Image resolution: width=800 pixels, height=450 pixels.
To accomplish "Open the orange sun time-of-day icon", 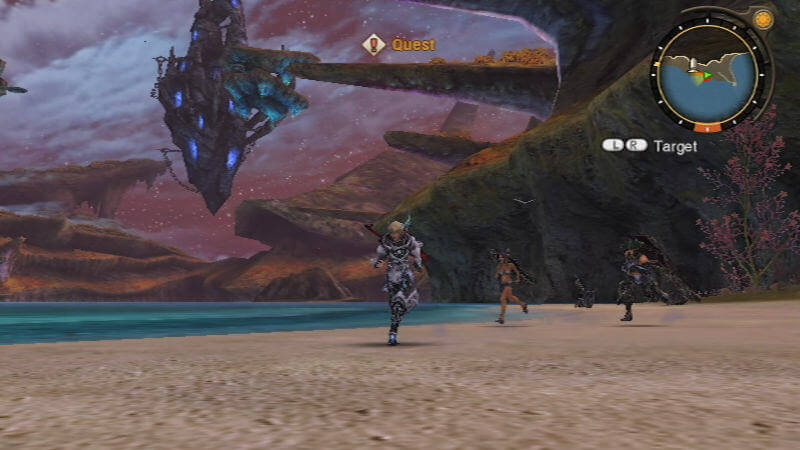I will pyautogui.click(x=763, y=19).
